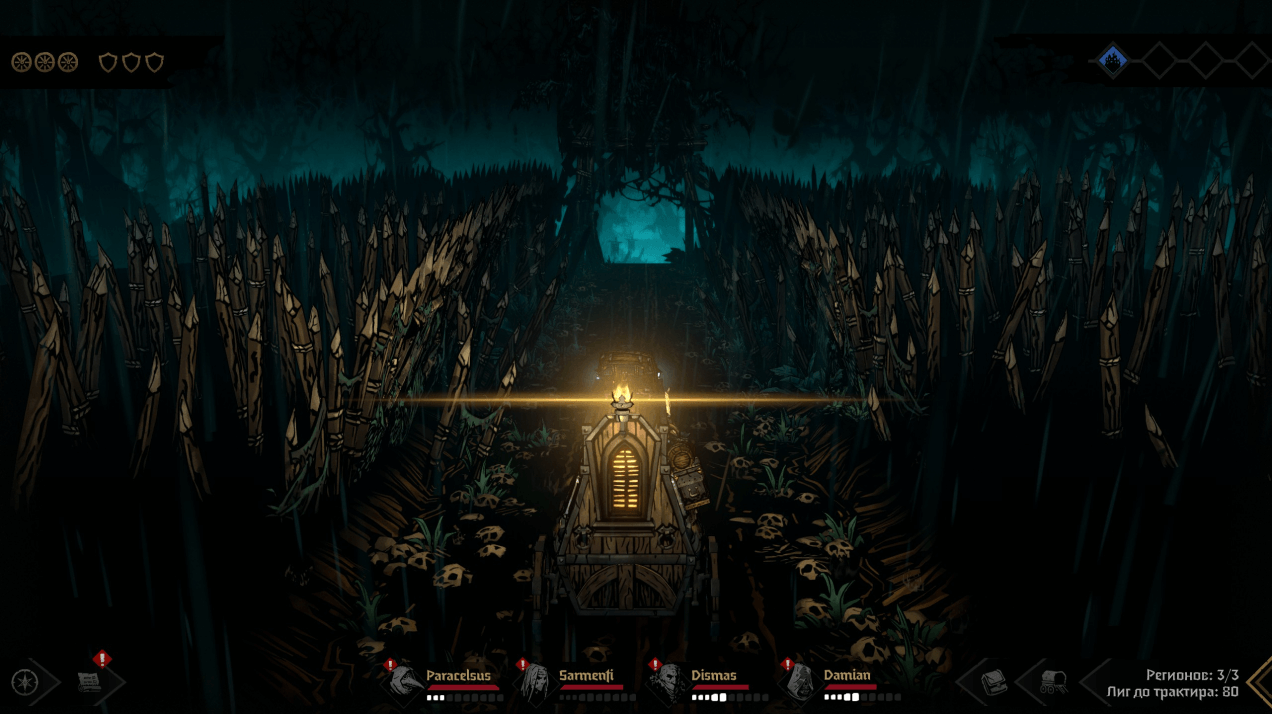Viewport: 1272px width, 714px height.
Task: Pick Damian's hero portrait
Action: tap(801, 682)
